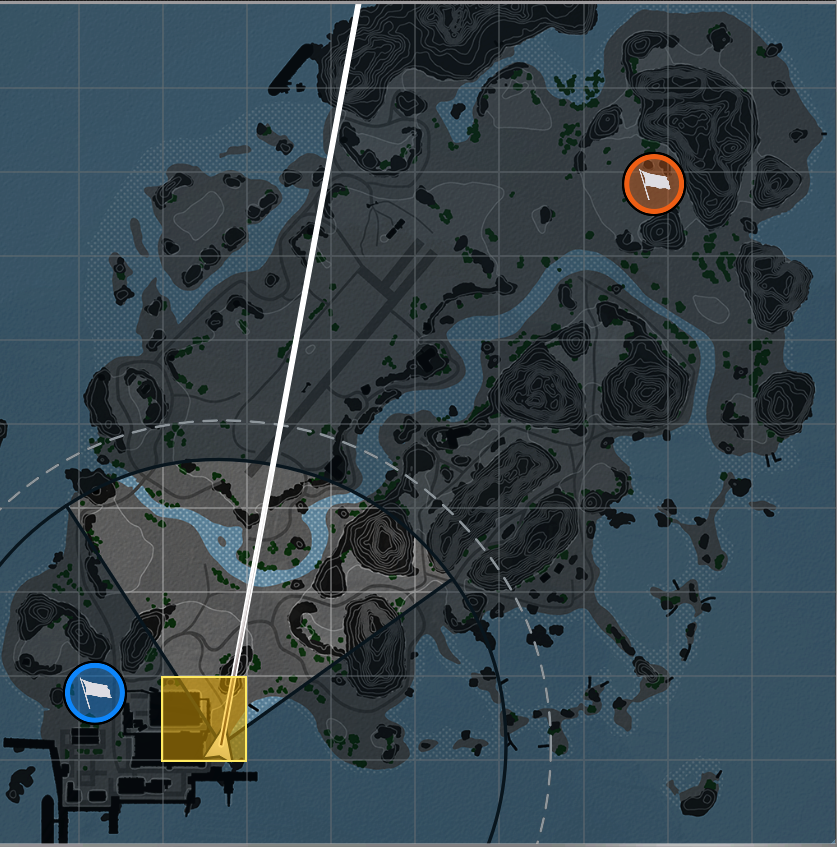
Task: Select the orange enemy flag marker
Action: point(653,184)
